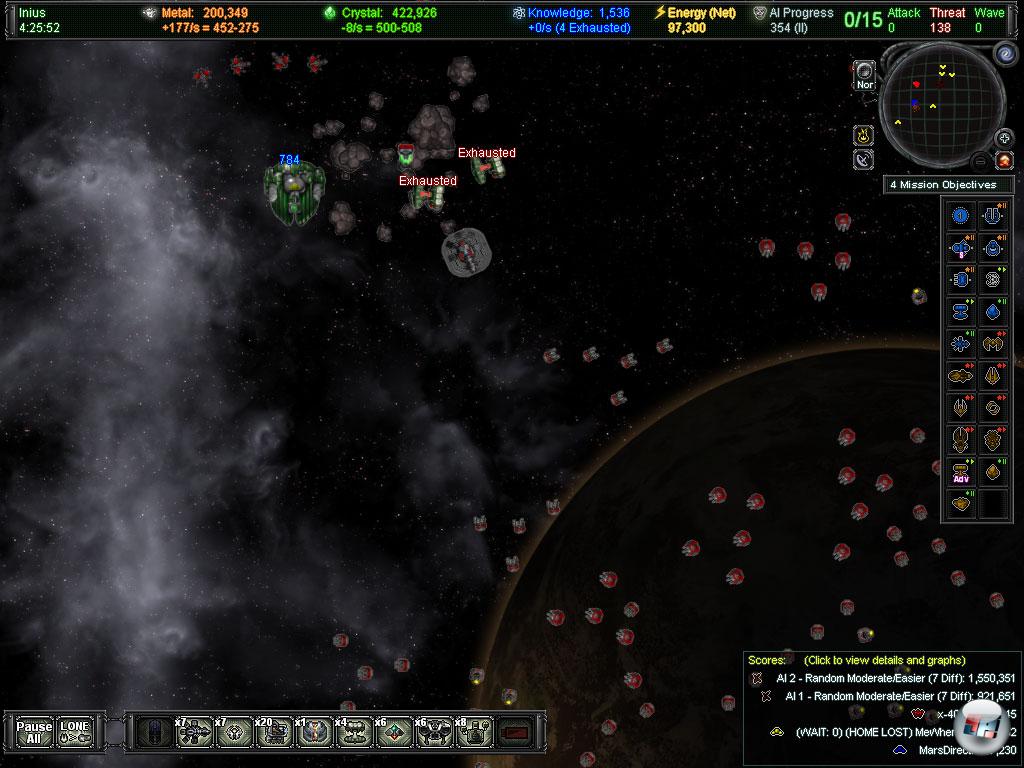Screen dimensions: 1024x768
Task: Click the satellite dish icon beside the minimap
Action: pos(863,159)
